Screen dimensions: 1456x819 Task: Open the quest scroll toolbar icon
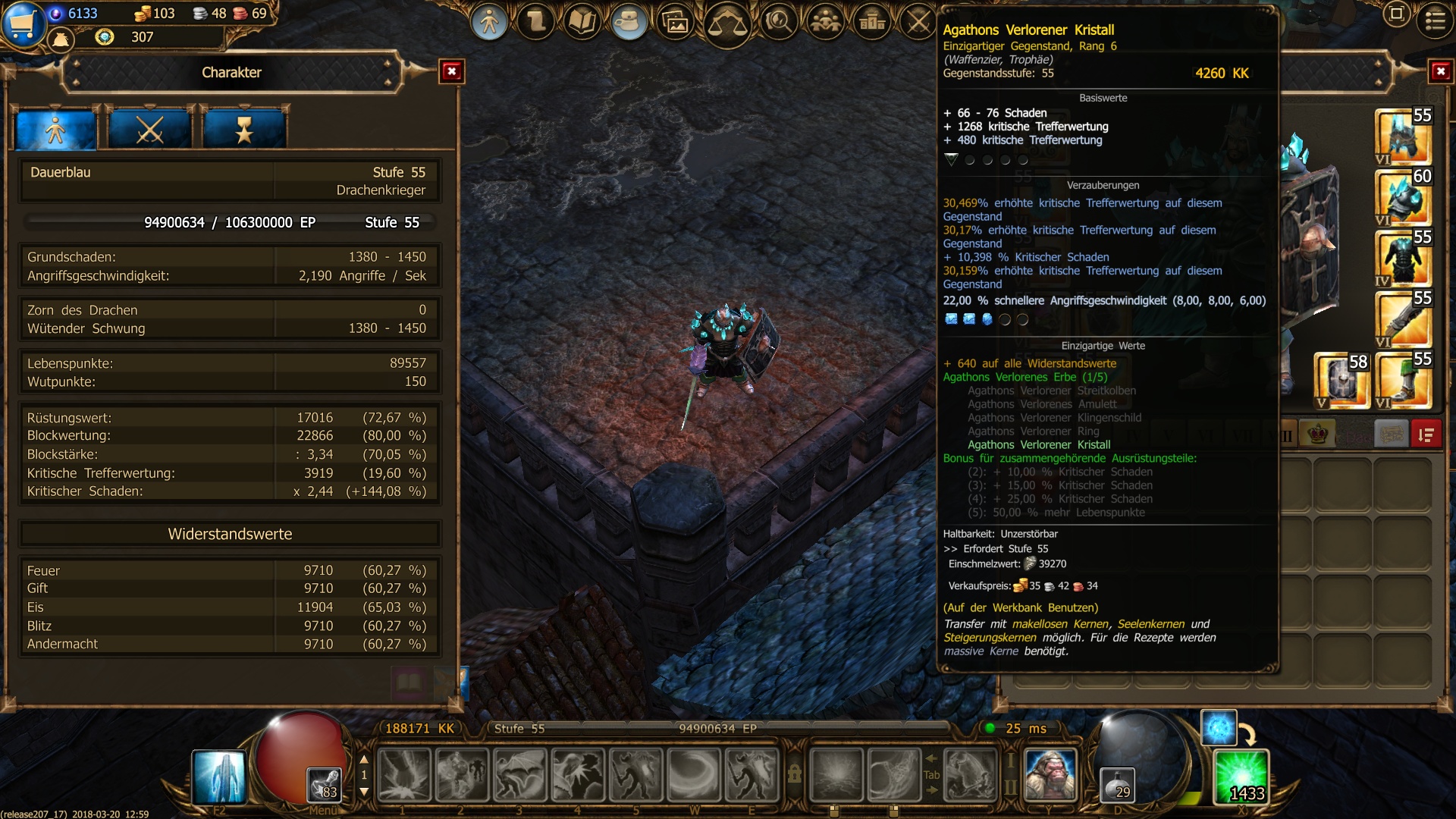[x=536, y=22]
